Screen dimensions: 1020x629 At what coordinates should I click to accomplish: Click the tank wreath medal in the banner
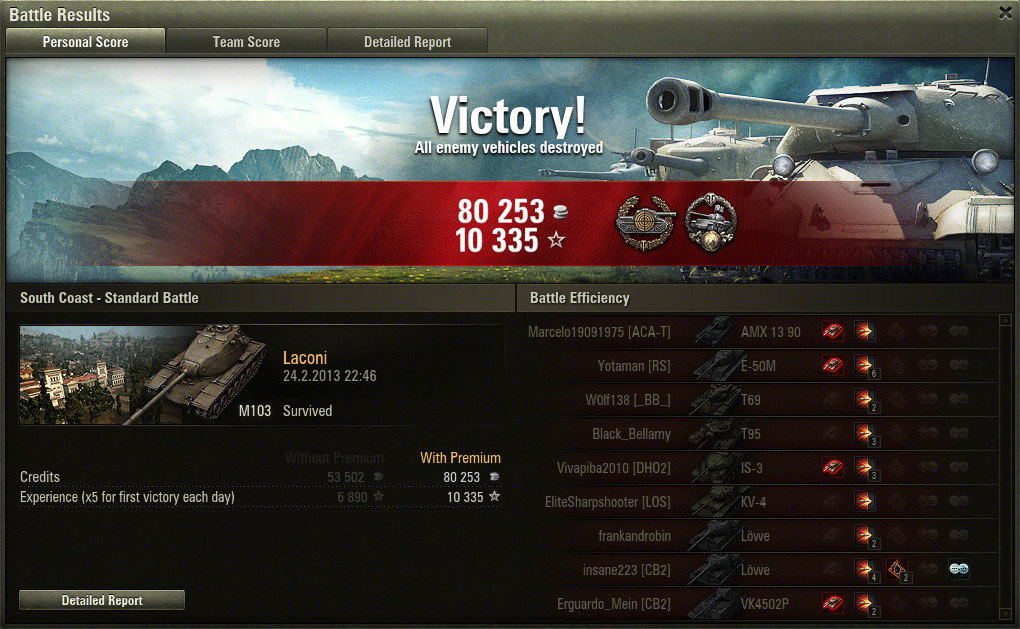(x=711, y=222)
